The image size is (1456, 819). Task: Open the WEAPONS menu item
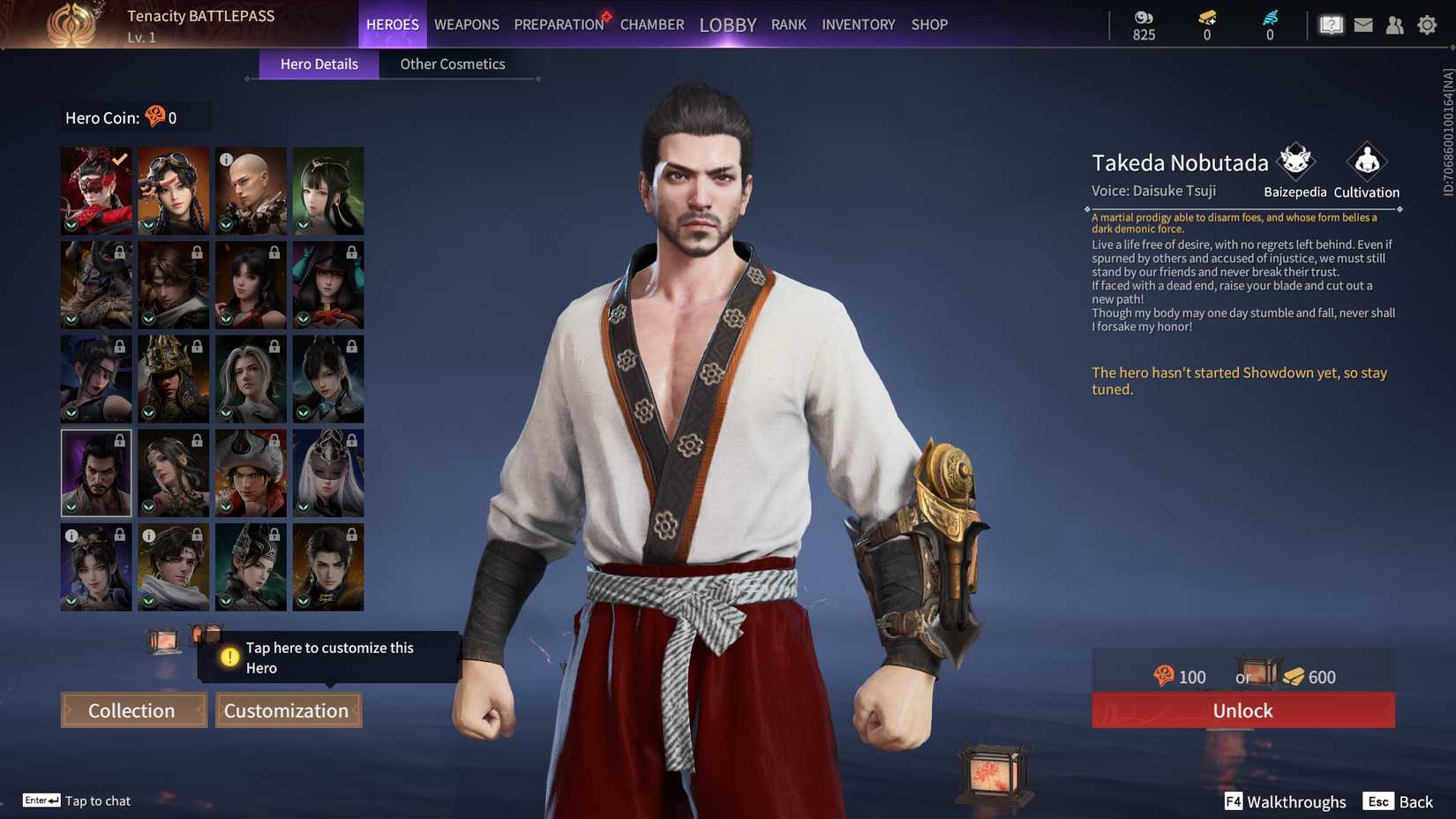click(466, 24)
